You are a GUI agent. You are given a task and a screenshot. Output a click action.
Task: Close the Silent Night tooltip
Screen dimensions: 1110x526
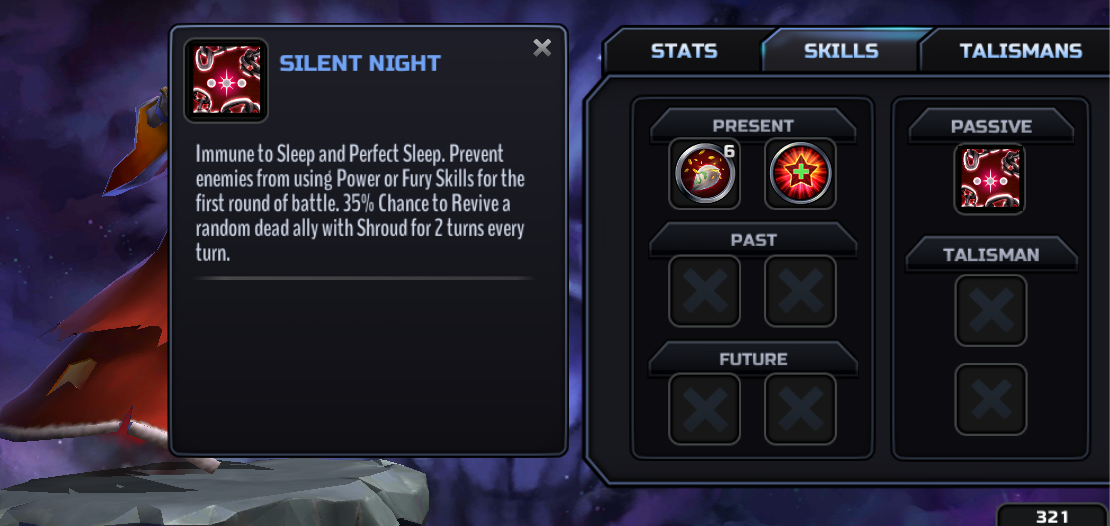coord(542,48)
